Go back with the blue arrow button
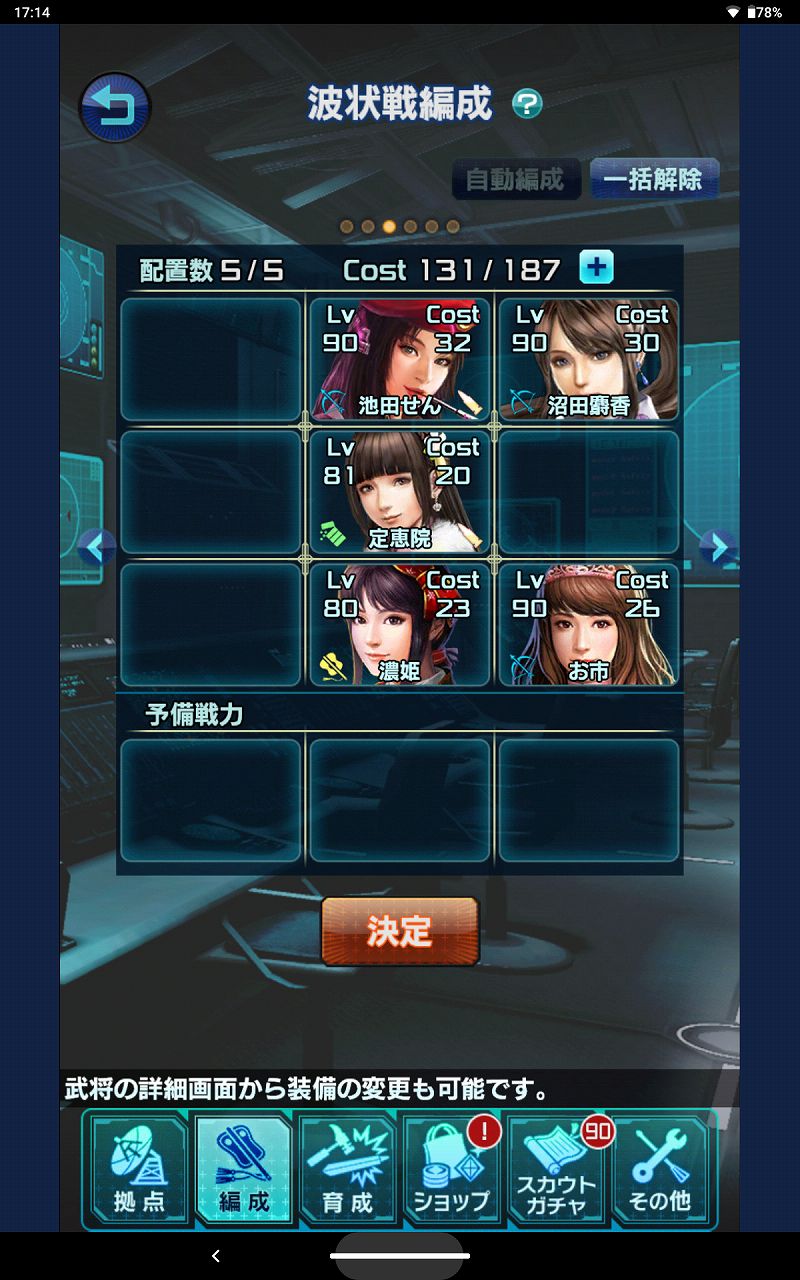The width and height of the screenshot is (800, 1280). click(114, 107)
